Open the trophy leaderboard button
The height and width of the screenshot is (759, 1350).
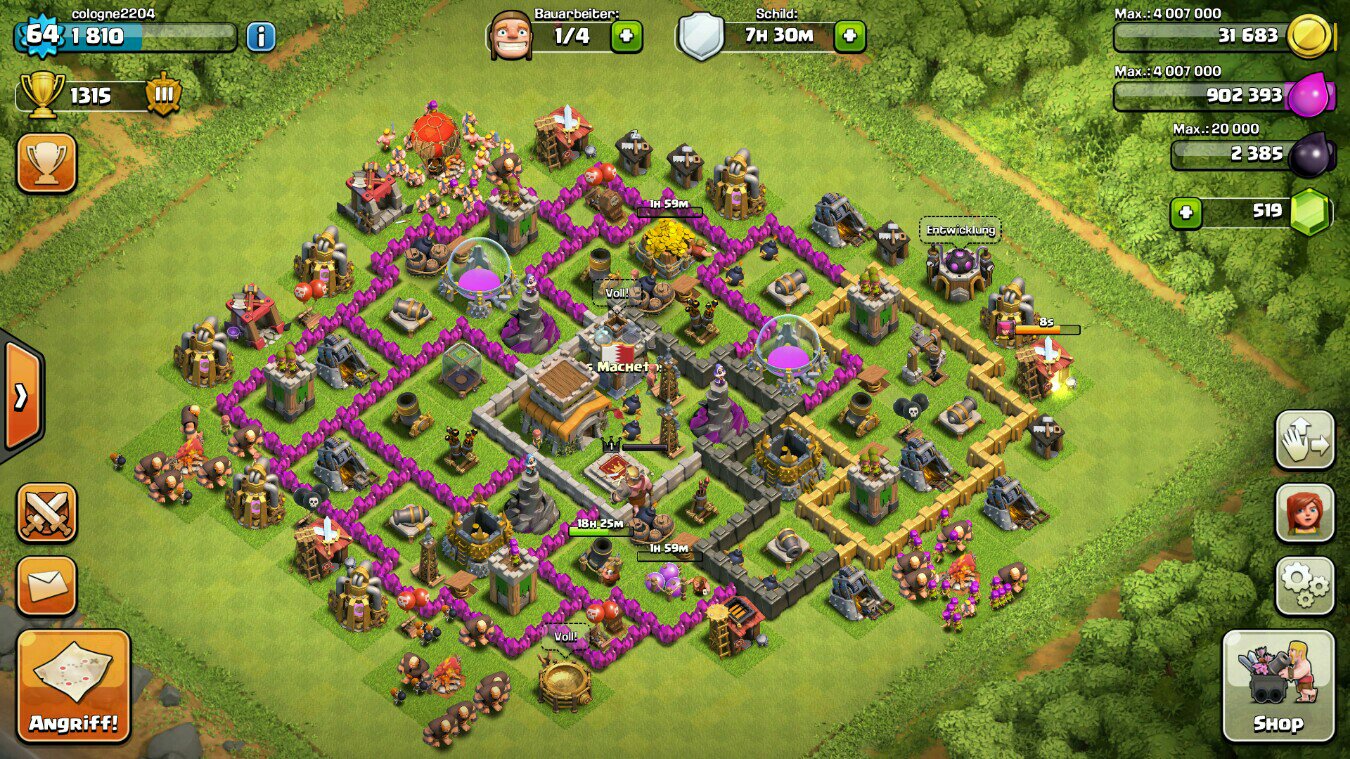[46, 163]
